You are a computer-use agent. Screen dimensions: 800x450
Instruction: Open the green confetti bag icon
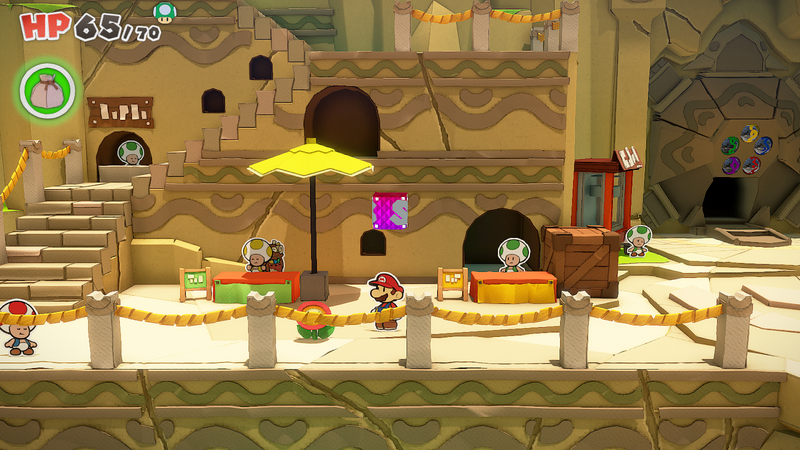point(47,89)
